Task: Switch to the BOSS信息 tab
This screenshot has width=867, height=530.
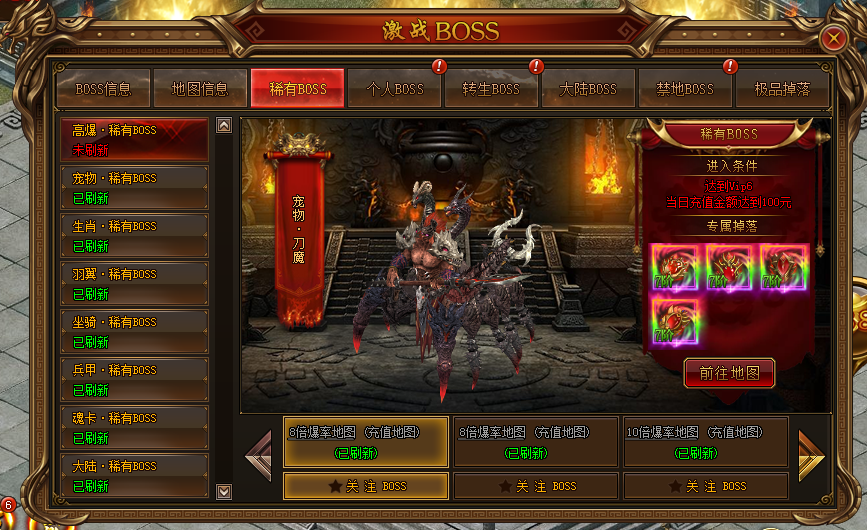Action: pyautogui.click(x=103, y=89)
